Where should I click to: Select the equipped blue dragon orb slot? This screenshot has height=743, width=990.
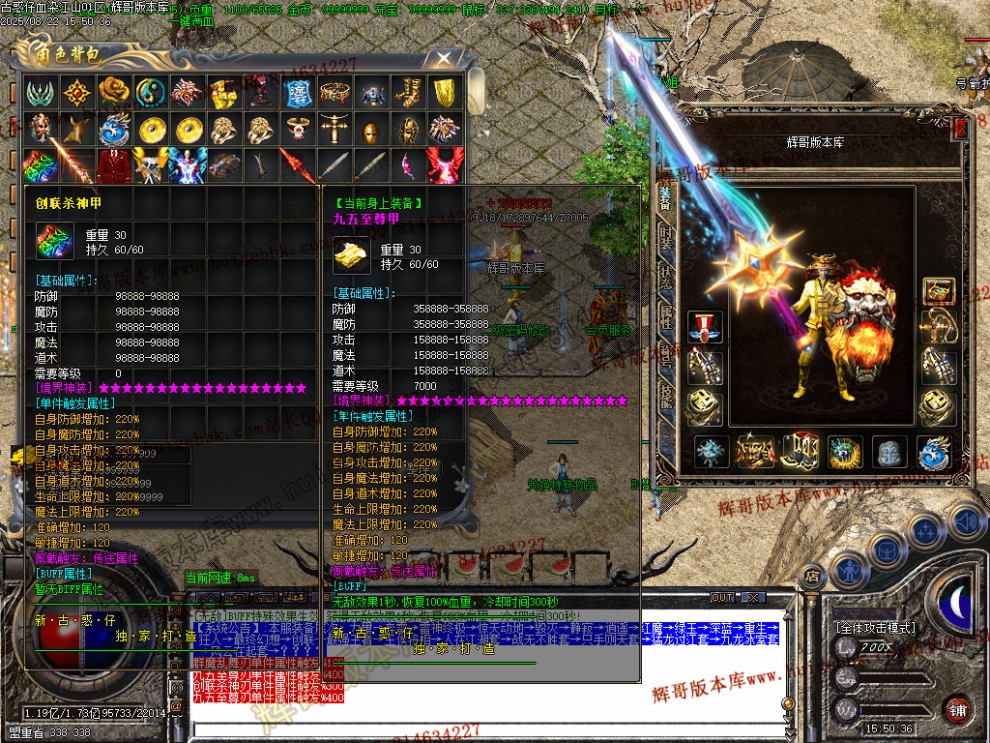click(932, 452)
